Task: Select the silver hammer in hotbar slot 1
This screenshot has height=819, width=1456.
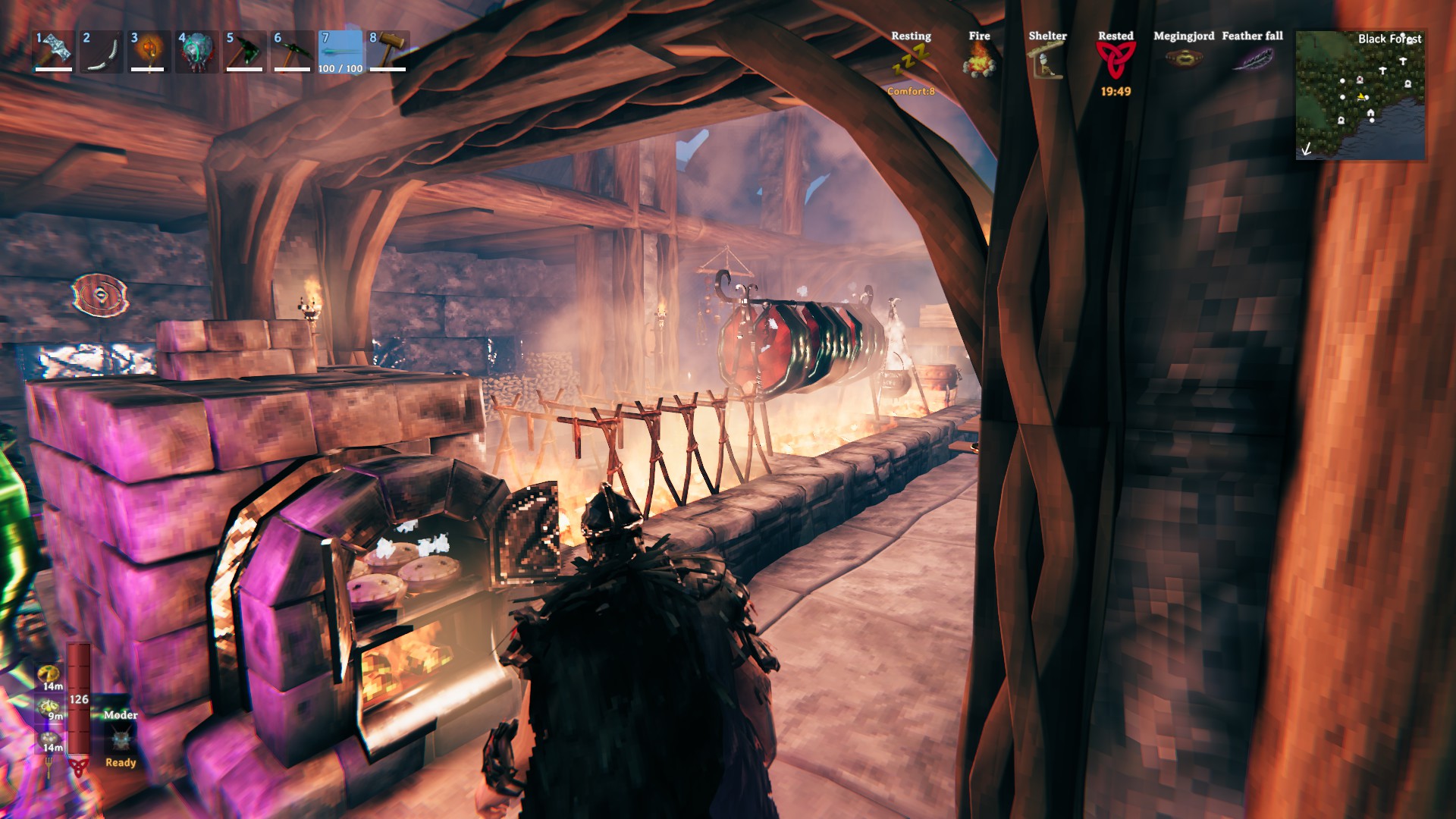Action: (x=53, y=51)
